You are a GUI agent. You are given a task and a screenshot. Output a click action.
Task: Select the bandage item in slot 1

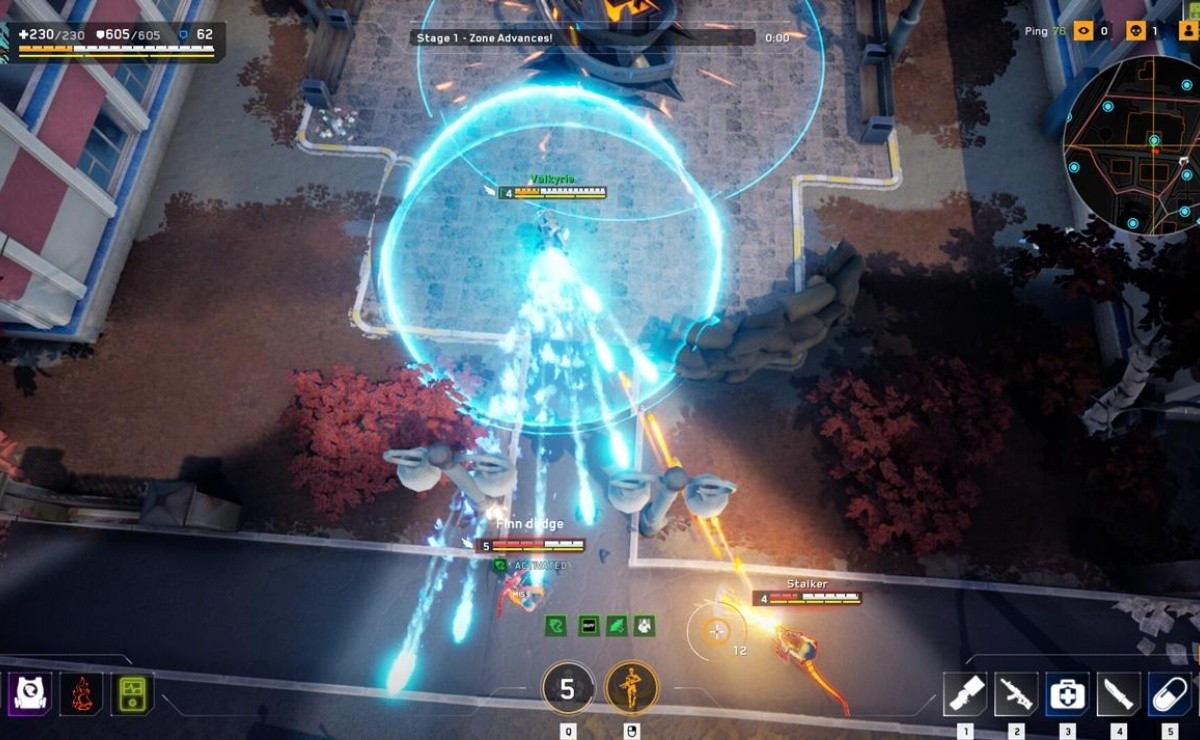point(965,694)
